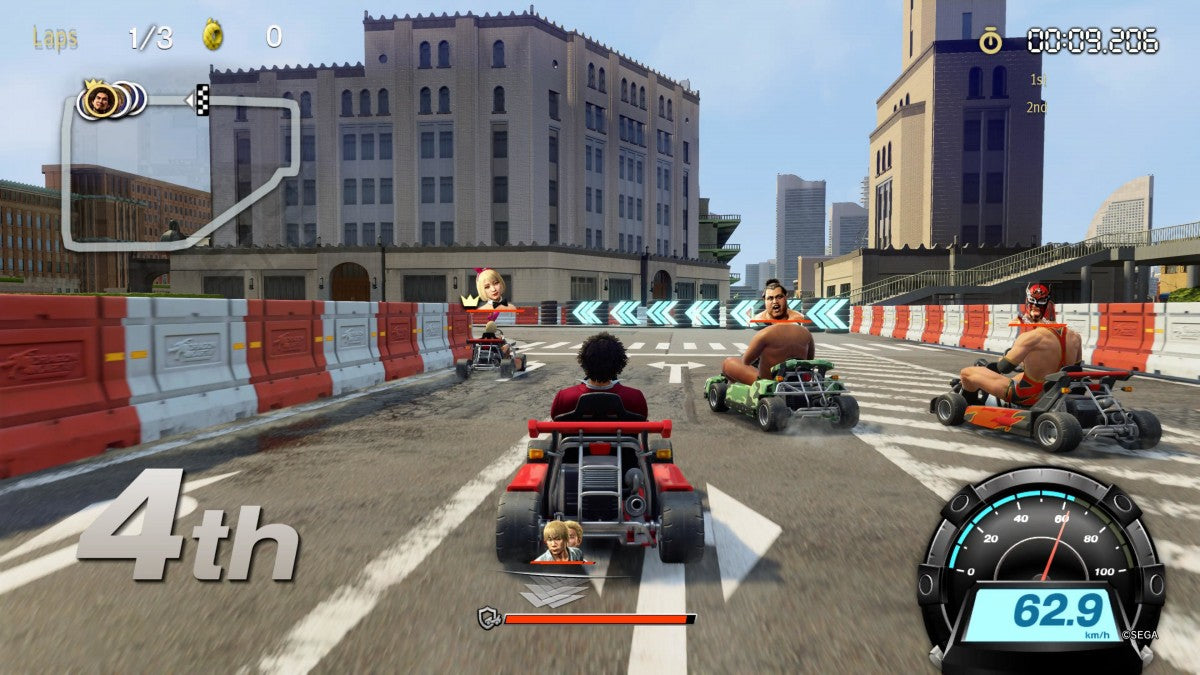Click the kart icon beside the red gauge
Viewport: 1200px width, 675px height.
coord(488,619)
